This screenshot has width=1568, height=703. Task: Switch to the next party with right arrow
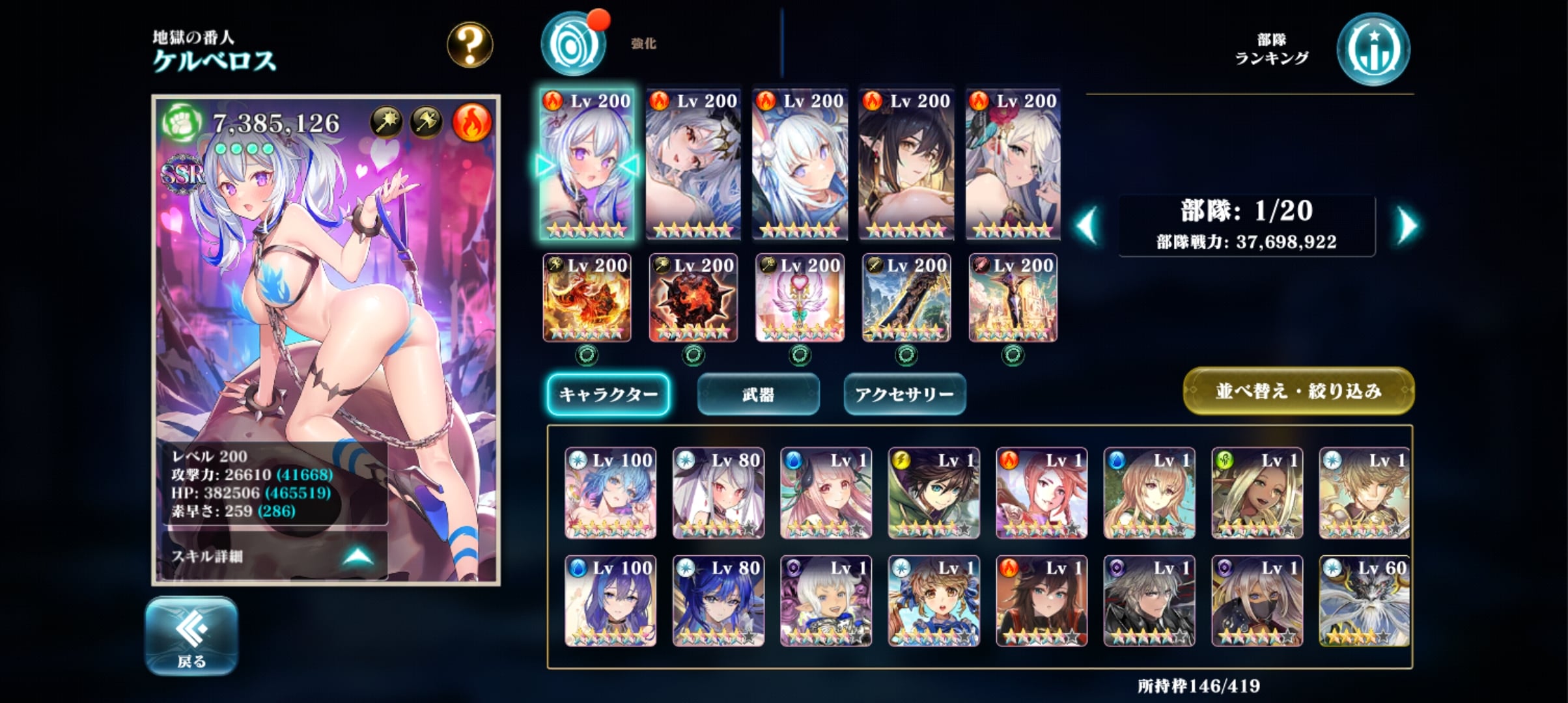click(x=1407, y=226)
